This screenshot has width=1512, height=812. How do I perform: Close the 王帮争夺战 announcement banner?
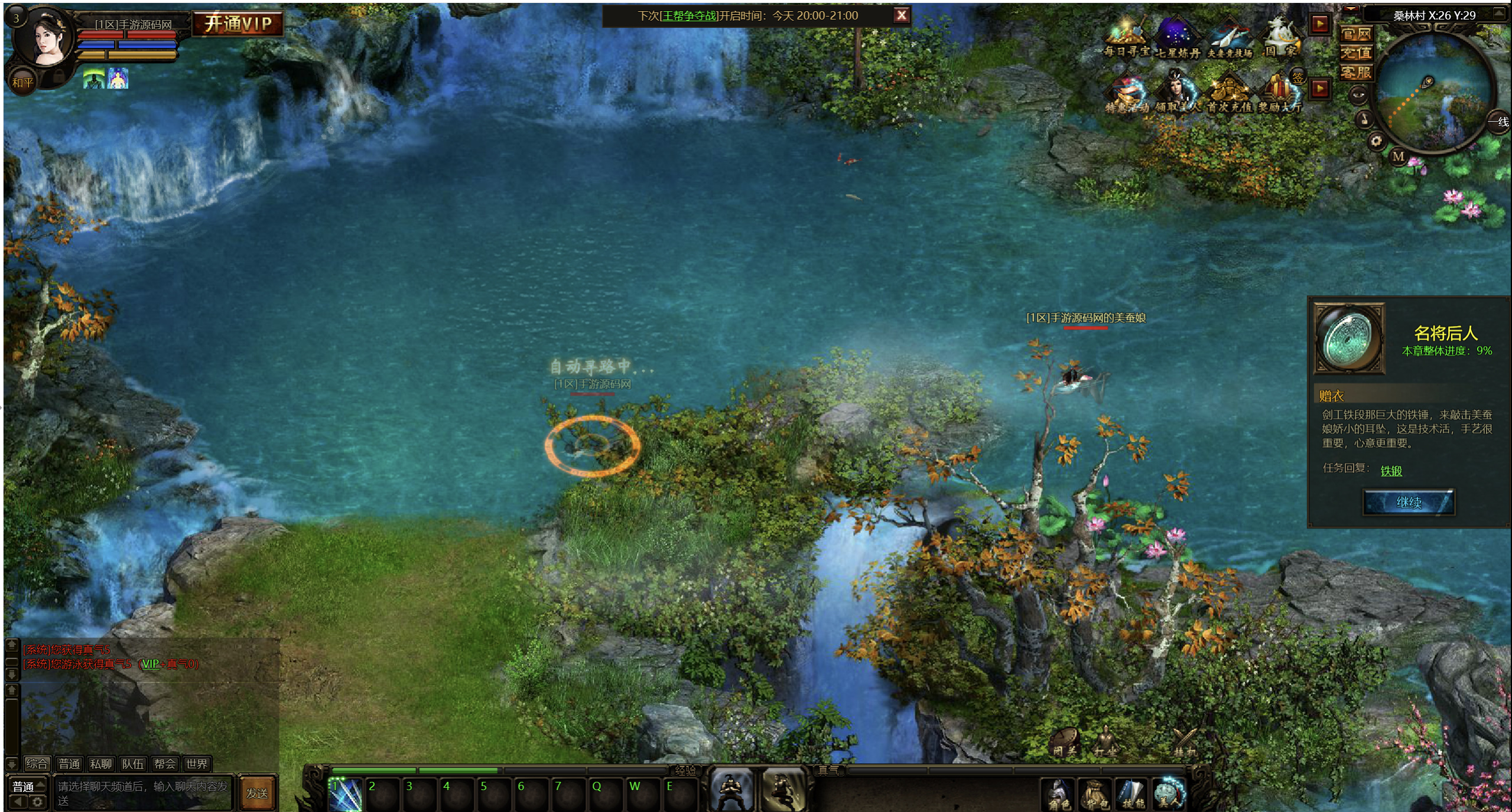pyautogui.click(x=901, y=15)
